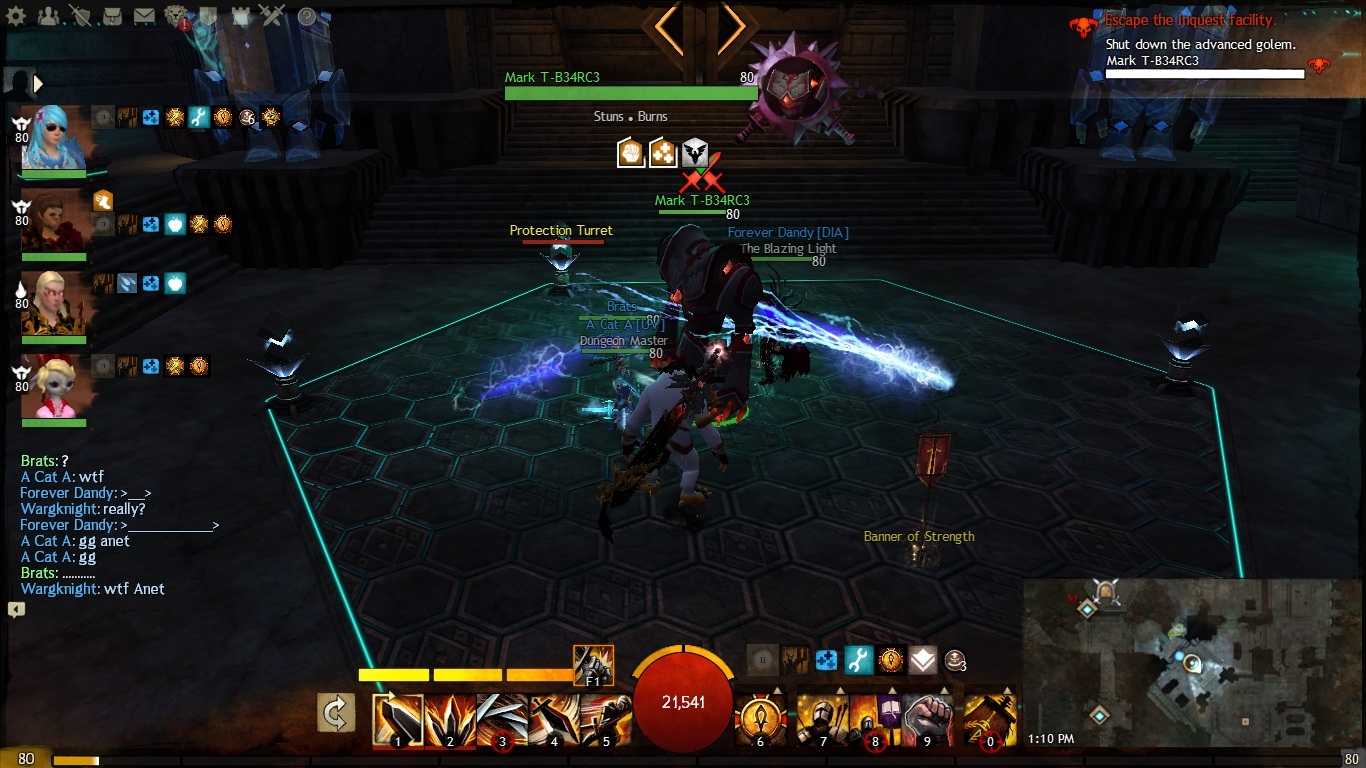The height and width of the screenshot is (768, 1366).
Task: Open the guild shield panel
Action: tap(208, 16)
